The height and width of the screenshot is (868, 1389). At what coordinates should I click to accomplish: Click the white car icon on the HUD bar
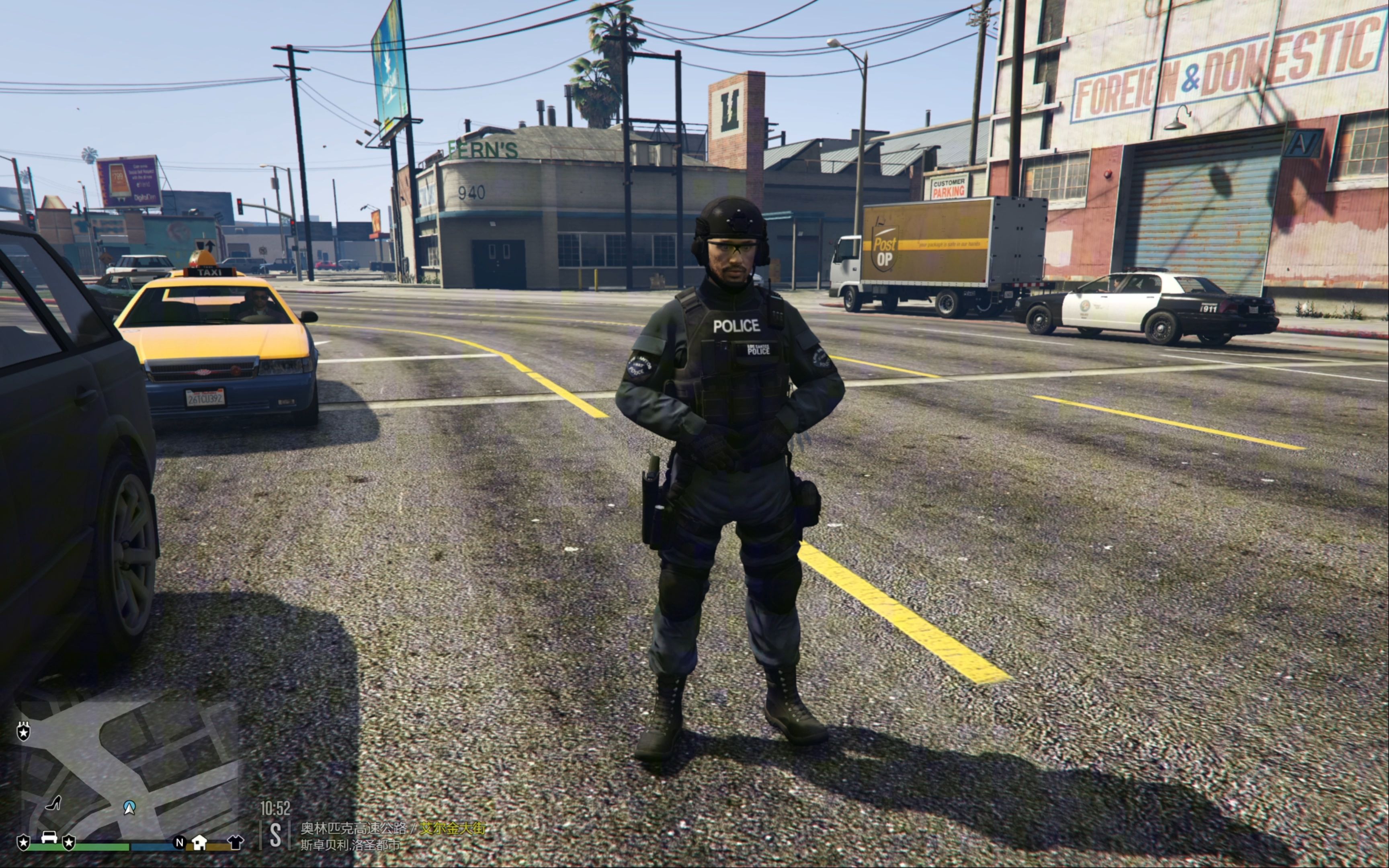click(x=49, y=839)
